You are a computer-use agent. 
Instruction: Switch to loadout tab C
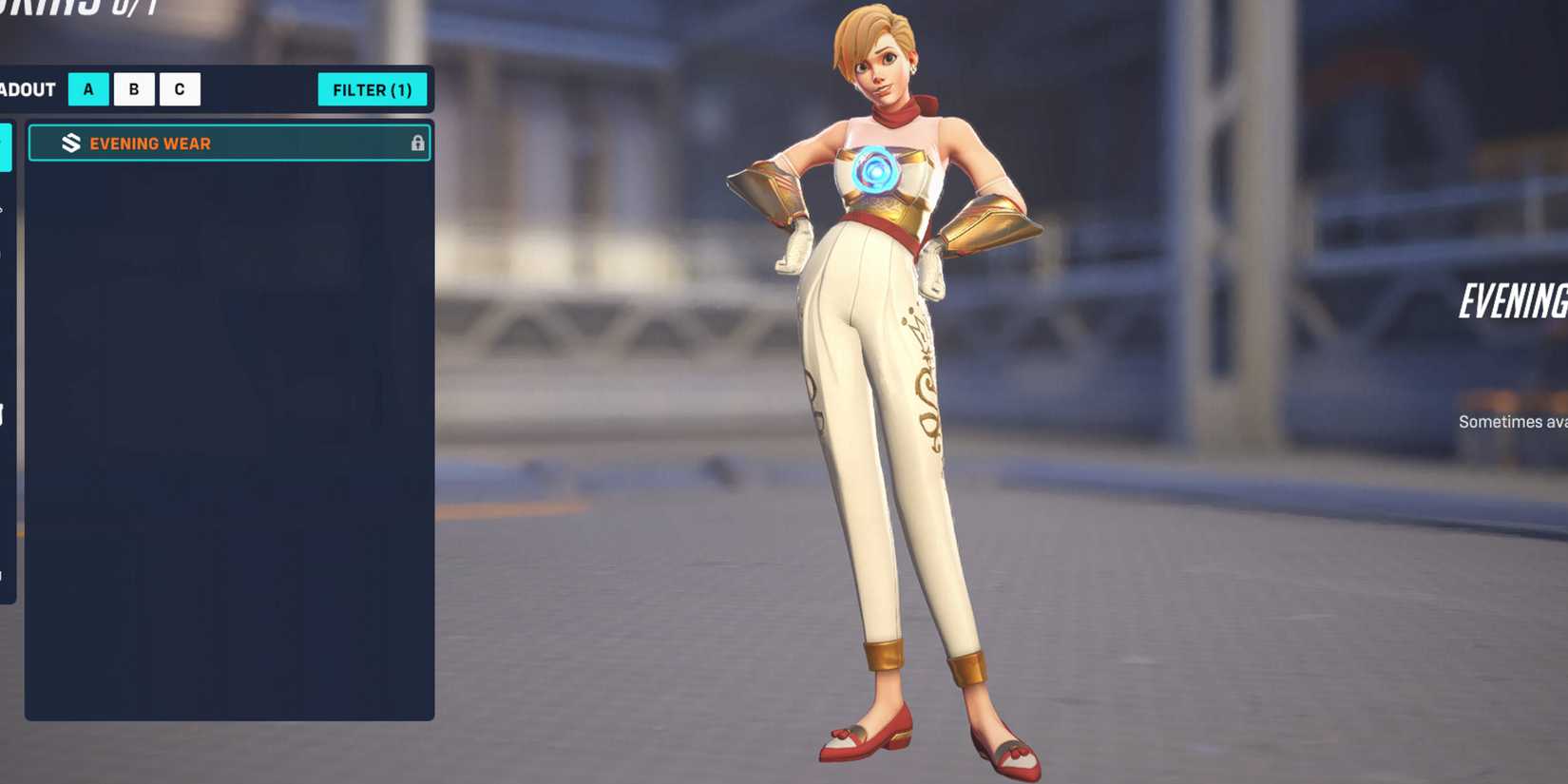point(180,89)
